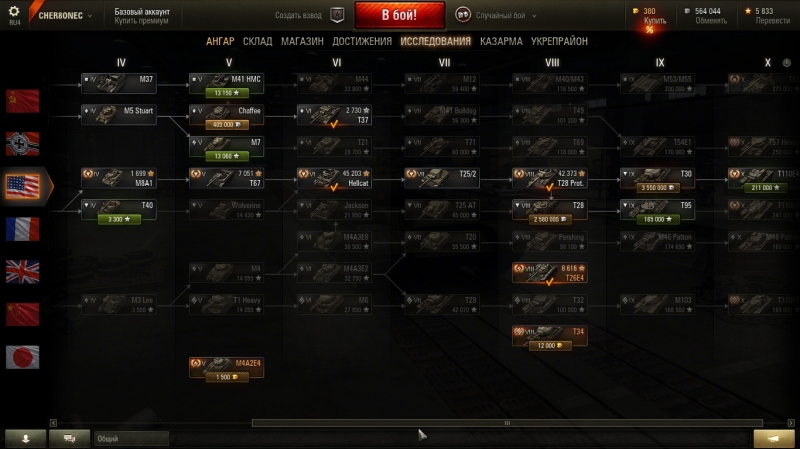The image size is (800, 449).
Task: Select the M4A2E4 premium tank node
Action: pyautogui.click(x=226, y=368)
